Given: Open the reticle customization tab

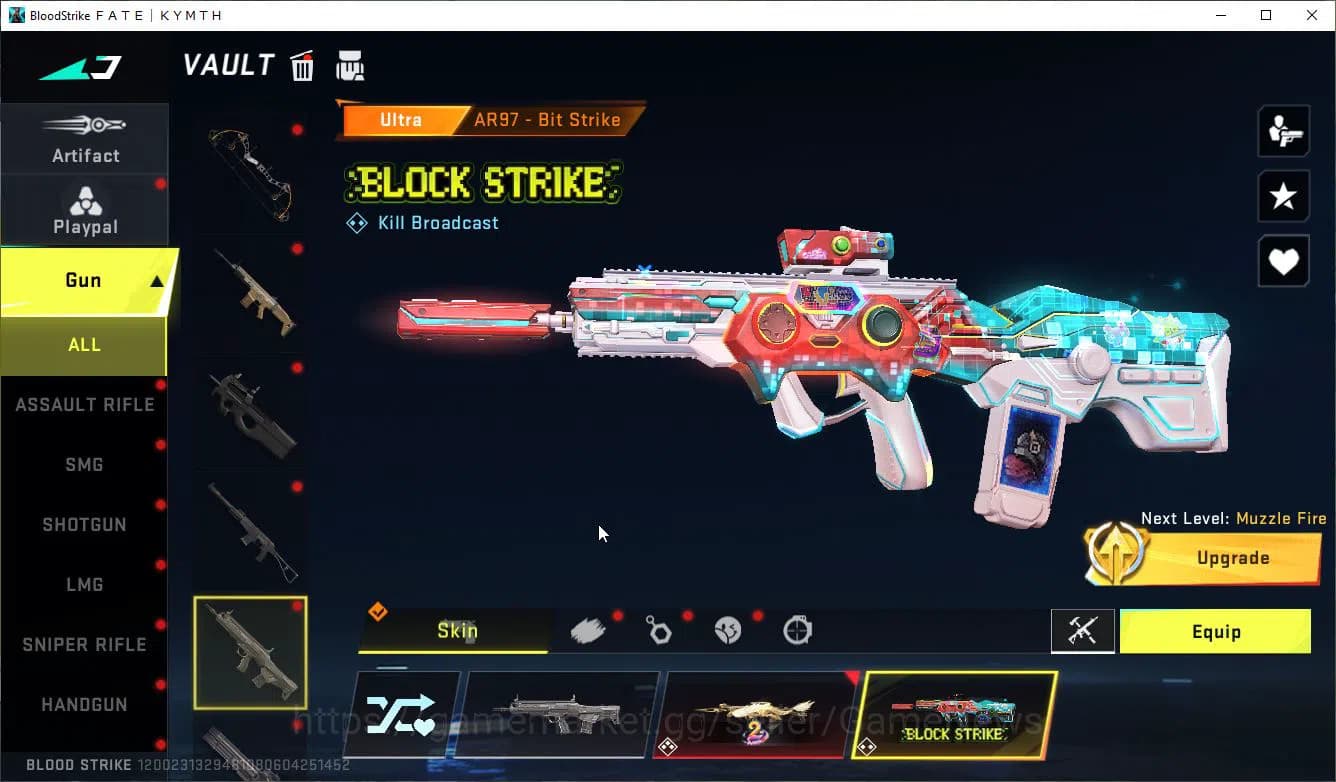Looking at the screenshot, I should [x=797, y=629].
